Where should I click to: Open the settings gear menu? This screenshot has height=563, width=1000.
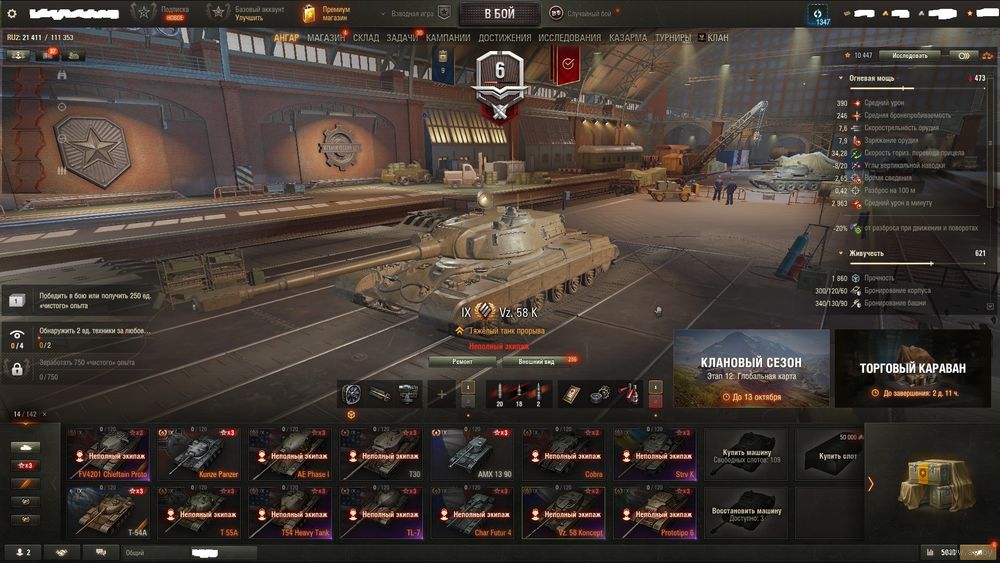tap(12, 13)
